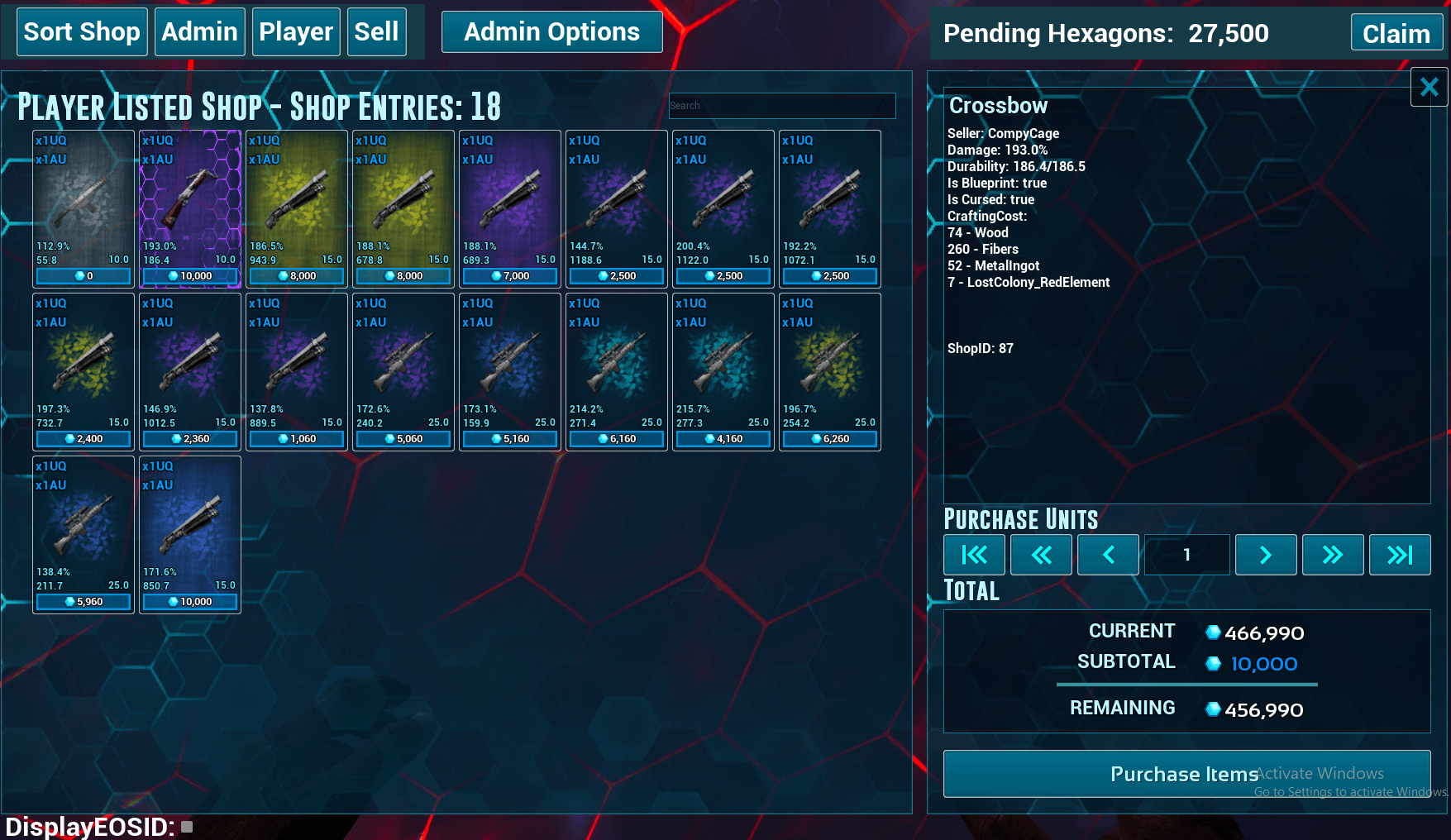Screen dimensions: 1451x840
Task: Switch to the Player shop tab
Action: click(x=296, y=32)
